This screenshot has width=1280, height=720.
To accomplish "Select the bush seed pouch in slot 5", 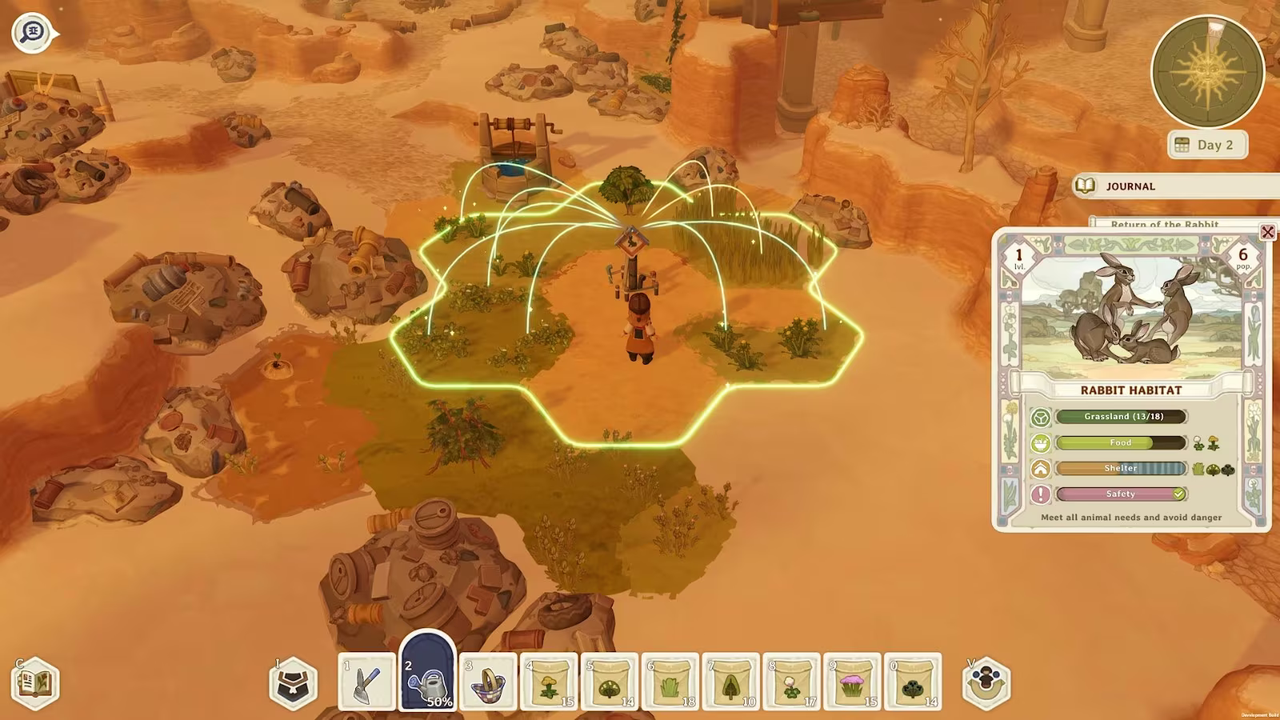I will 609,682.
